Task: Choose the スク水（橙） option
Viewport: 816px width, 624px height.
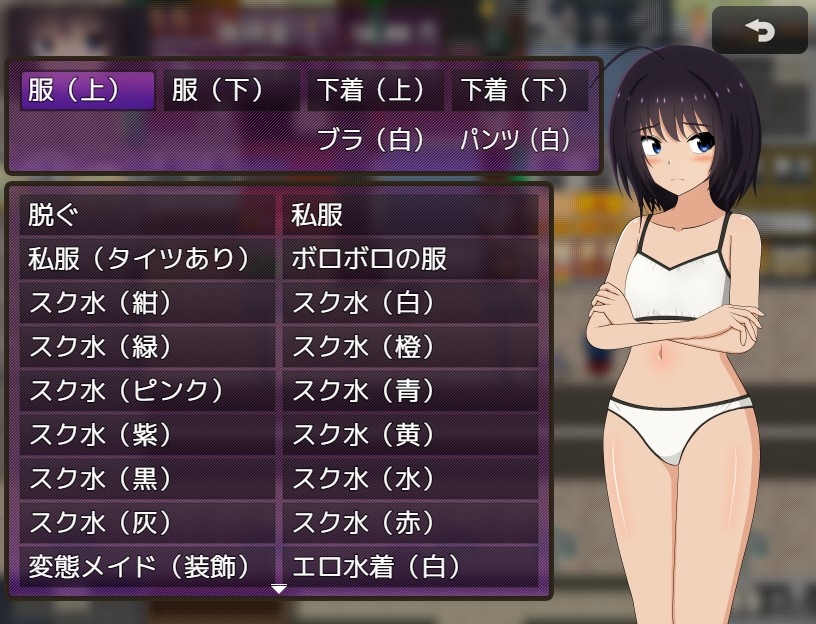Action: pyautogui.click(x=410, y=347)
